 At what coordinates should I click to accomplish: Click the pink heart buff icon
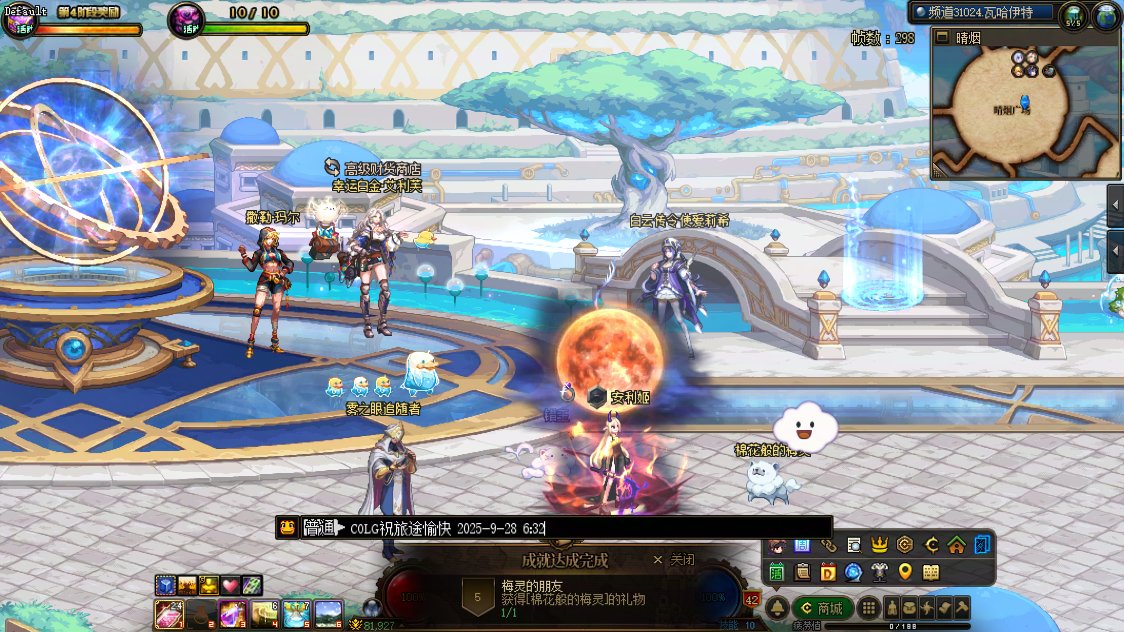pos(231,585)
